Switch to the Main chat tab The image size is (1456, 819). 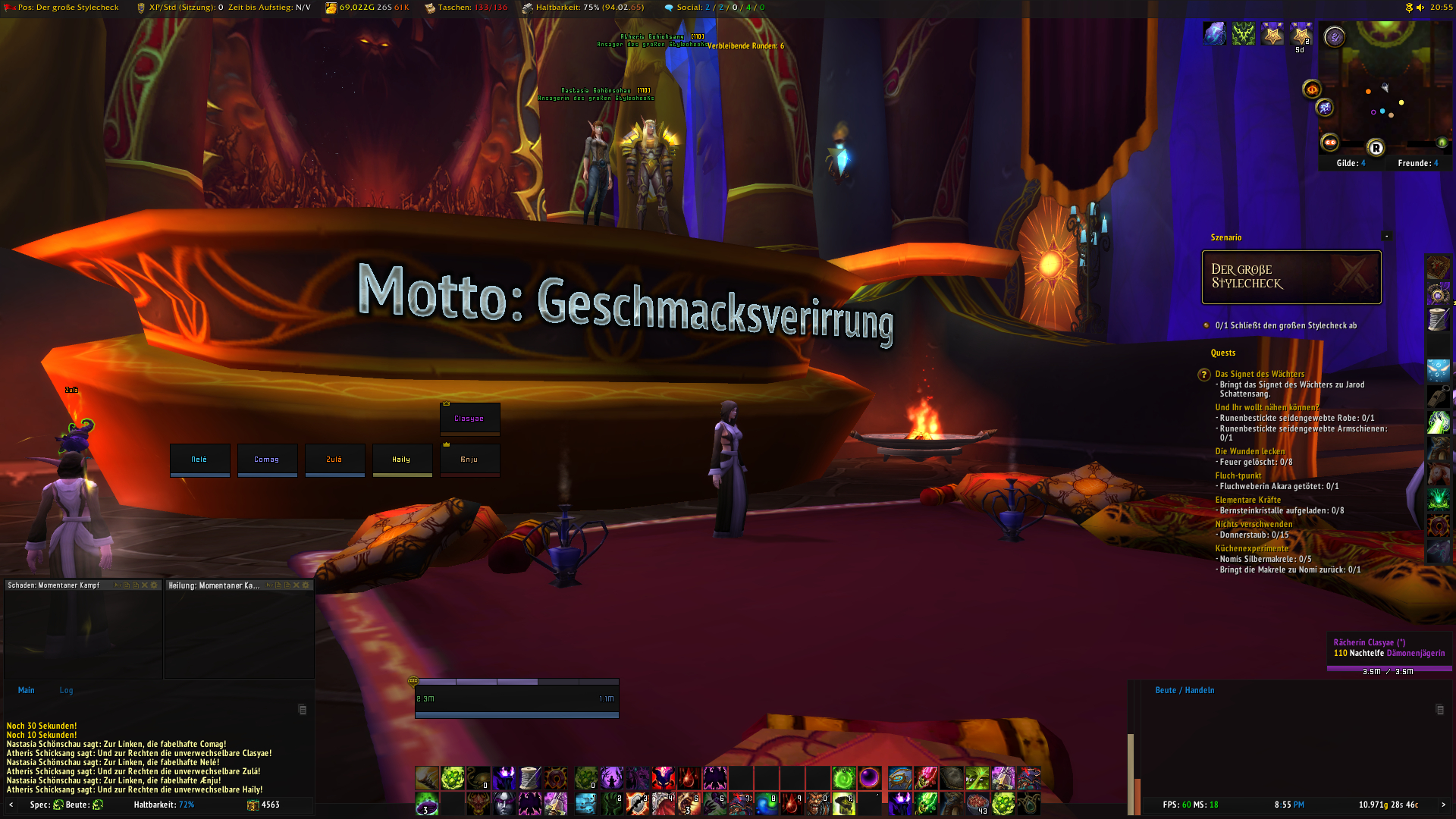pyautogui.click(x=27, y=690)
